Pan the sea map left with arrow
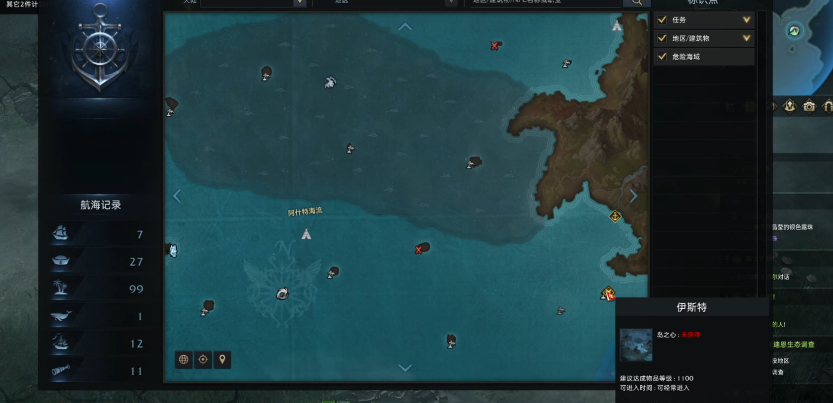 177,196
